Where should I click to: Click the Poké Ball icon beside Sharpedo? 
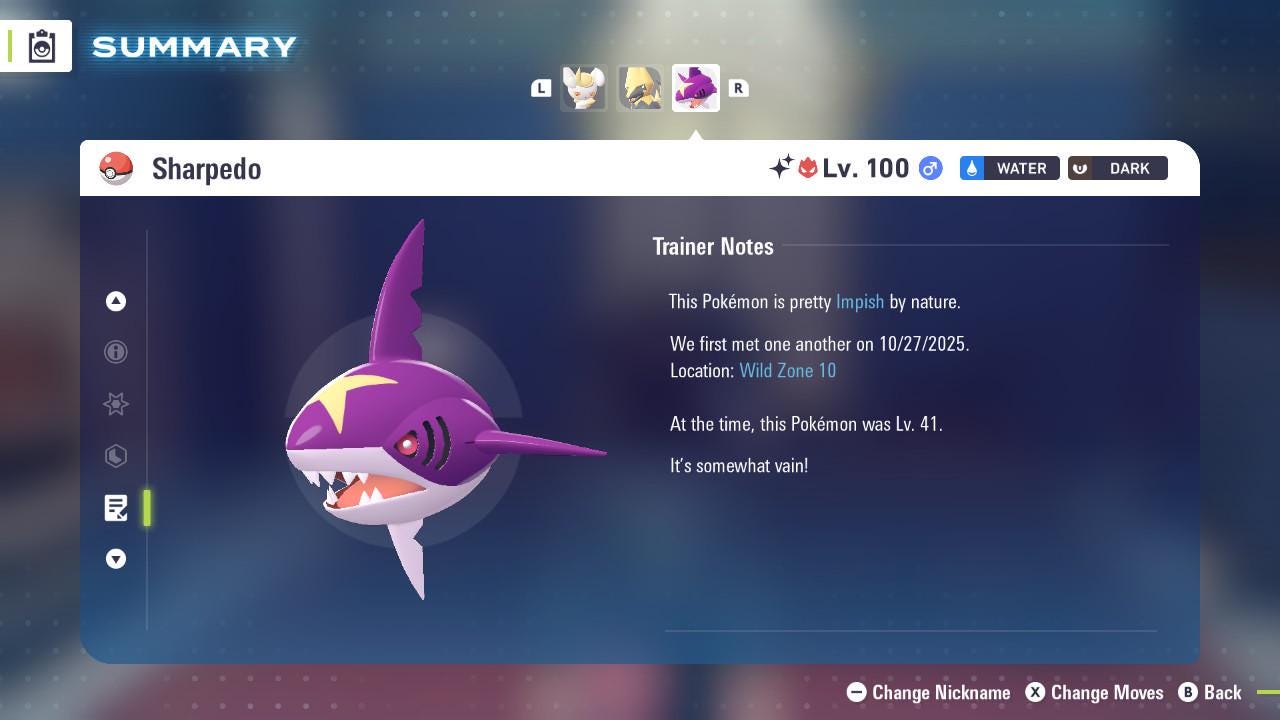click(x=117, y=168)
